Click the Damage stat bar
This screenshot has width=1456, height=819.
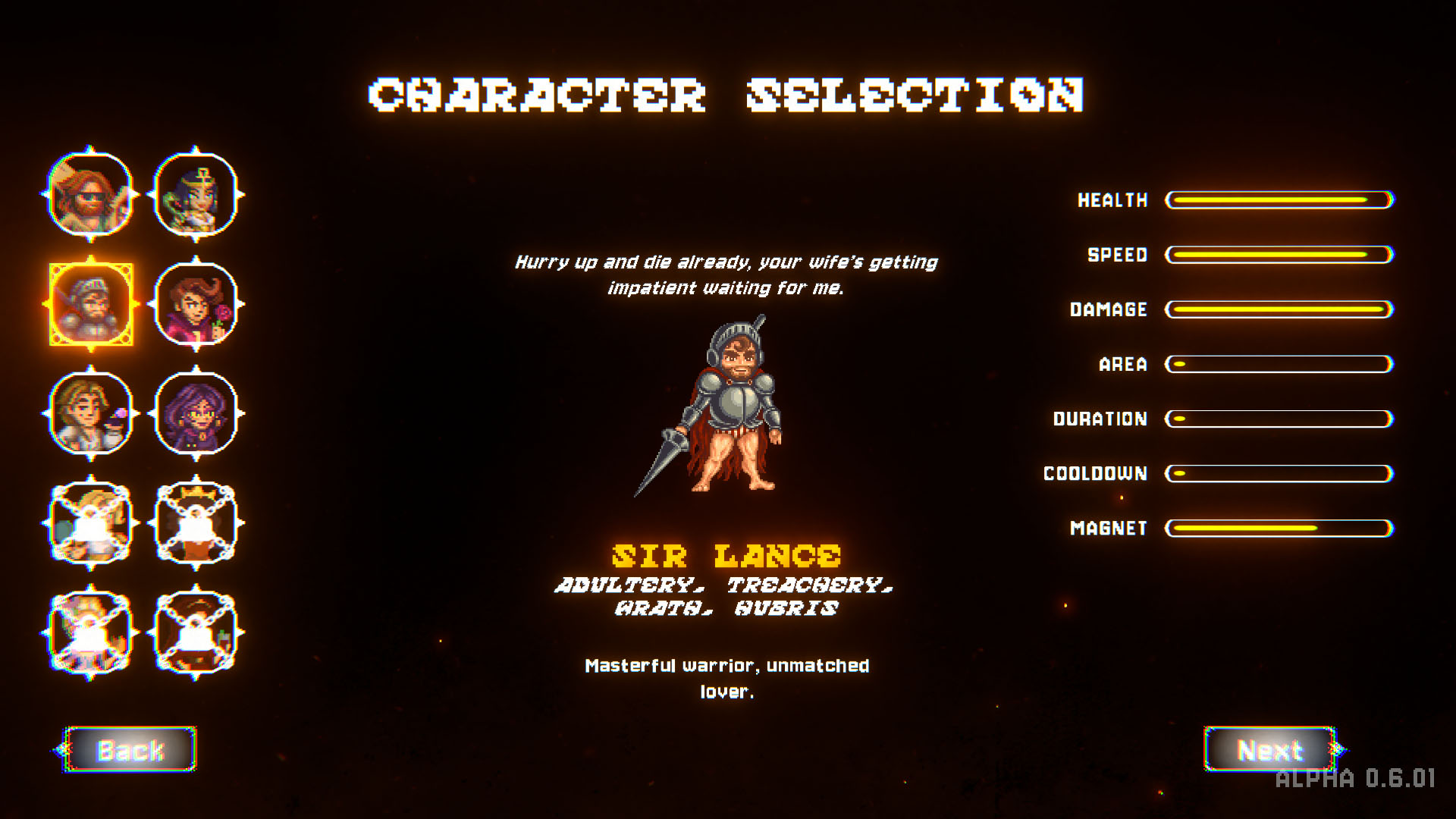[x=1279, y=309]
